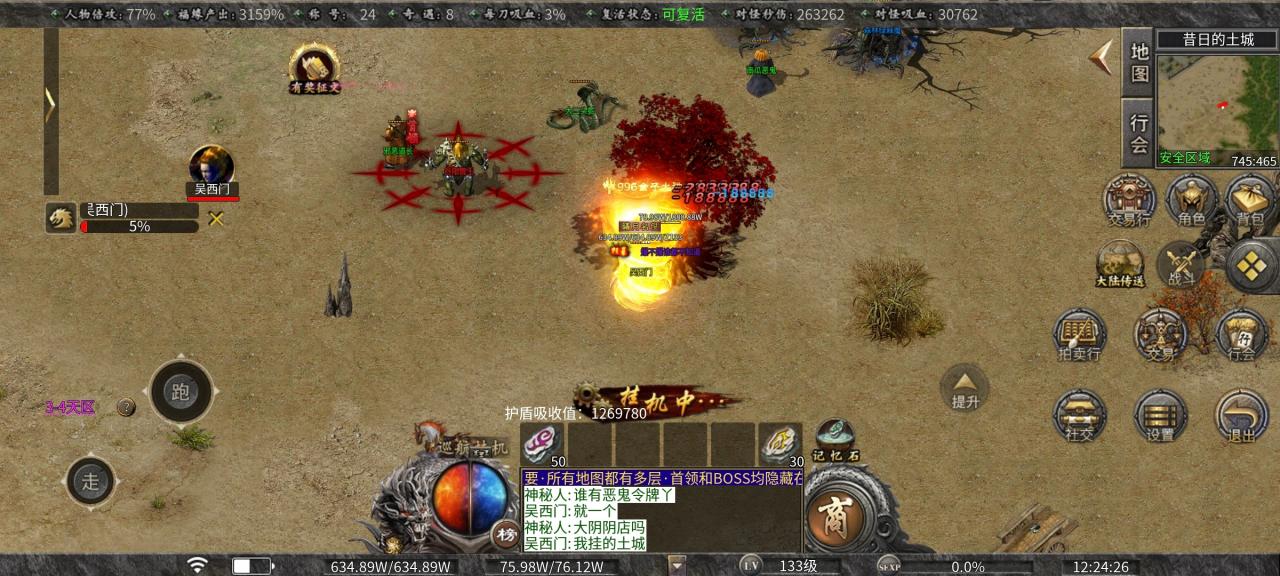The width and height of the screenshot is (1280, 576).
Task: Open the 有奖征文 event icon
Action: point(314,67)
